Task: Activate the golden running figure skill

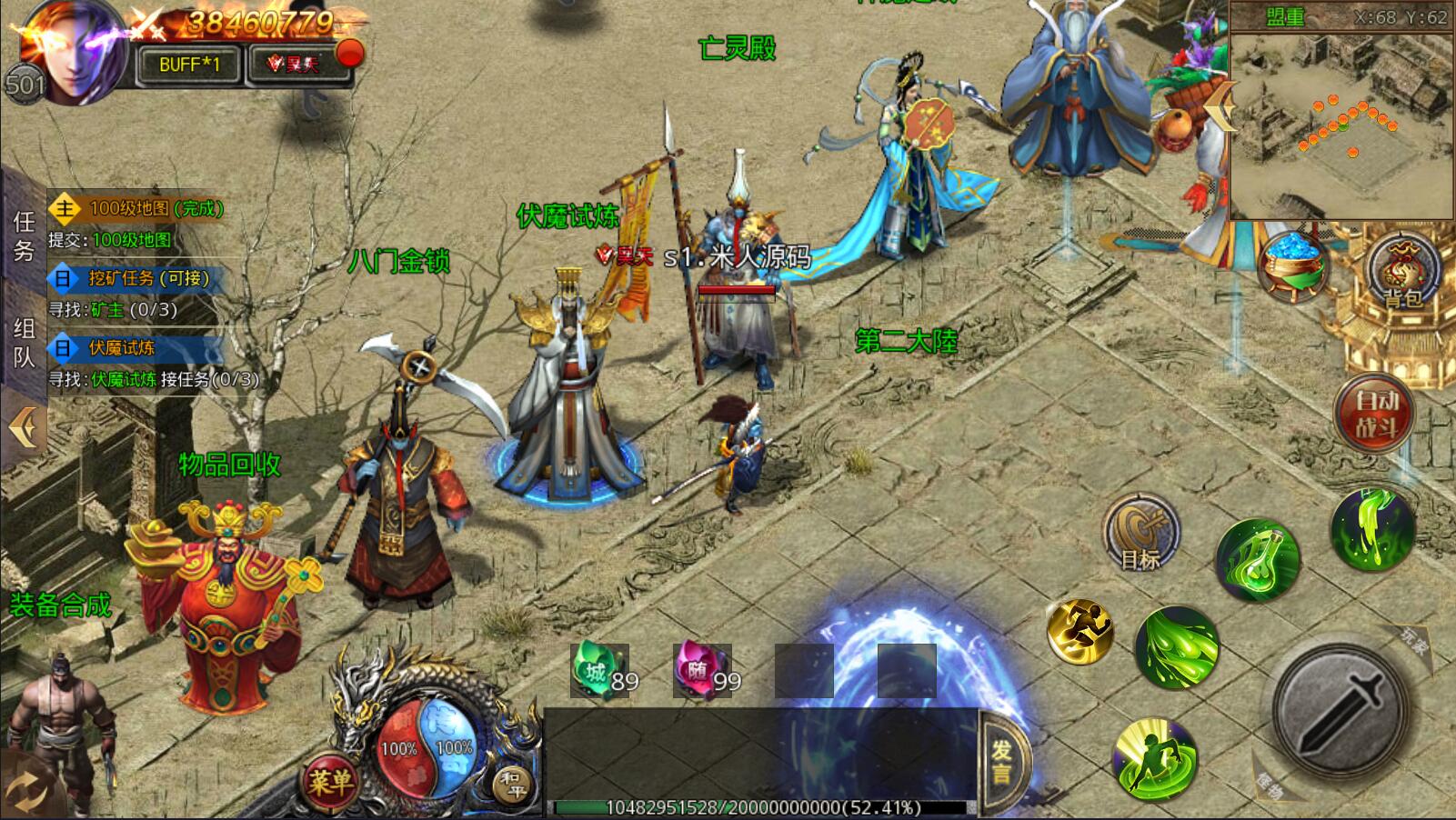Action: coord(1079,631)
